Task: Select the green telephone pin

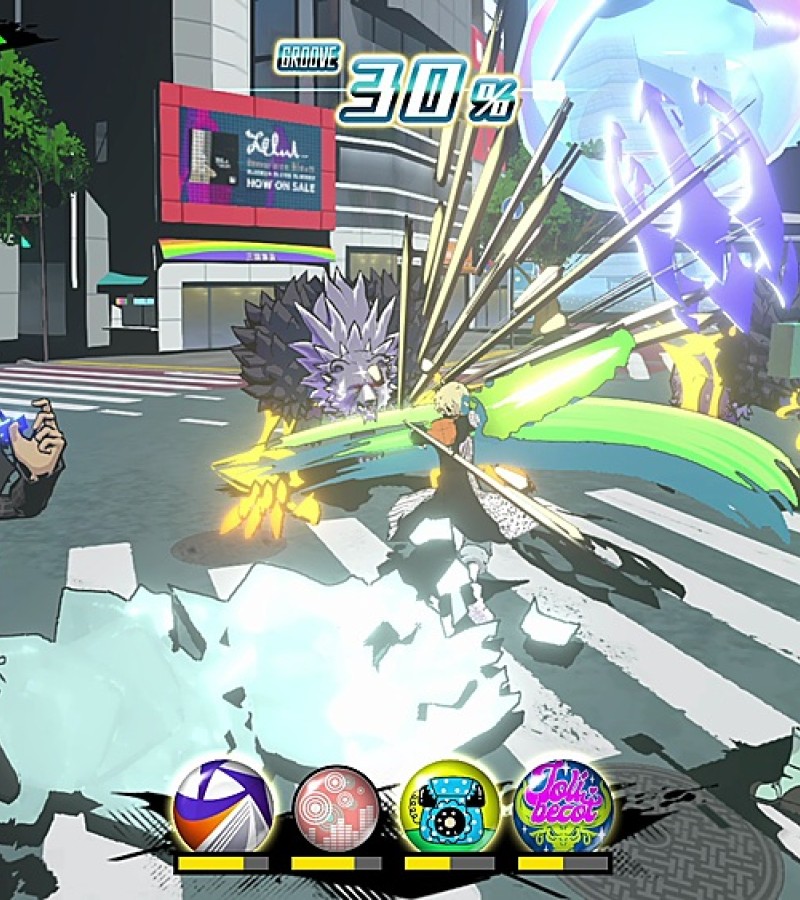Action: 449,808
